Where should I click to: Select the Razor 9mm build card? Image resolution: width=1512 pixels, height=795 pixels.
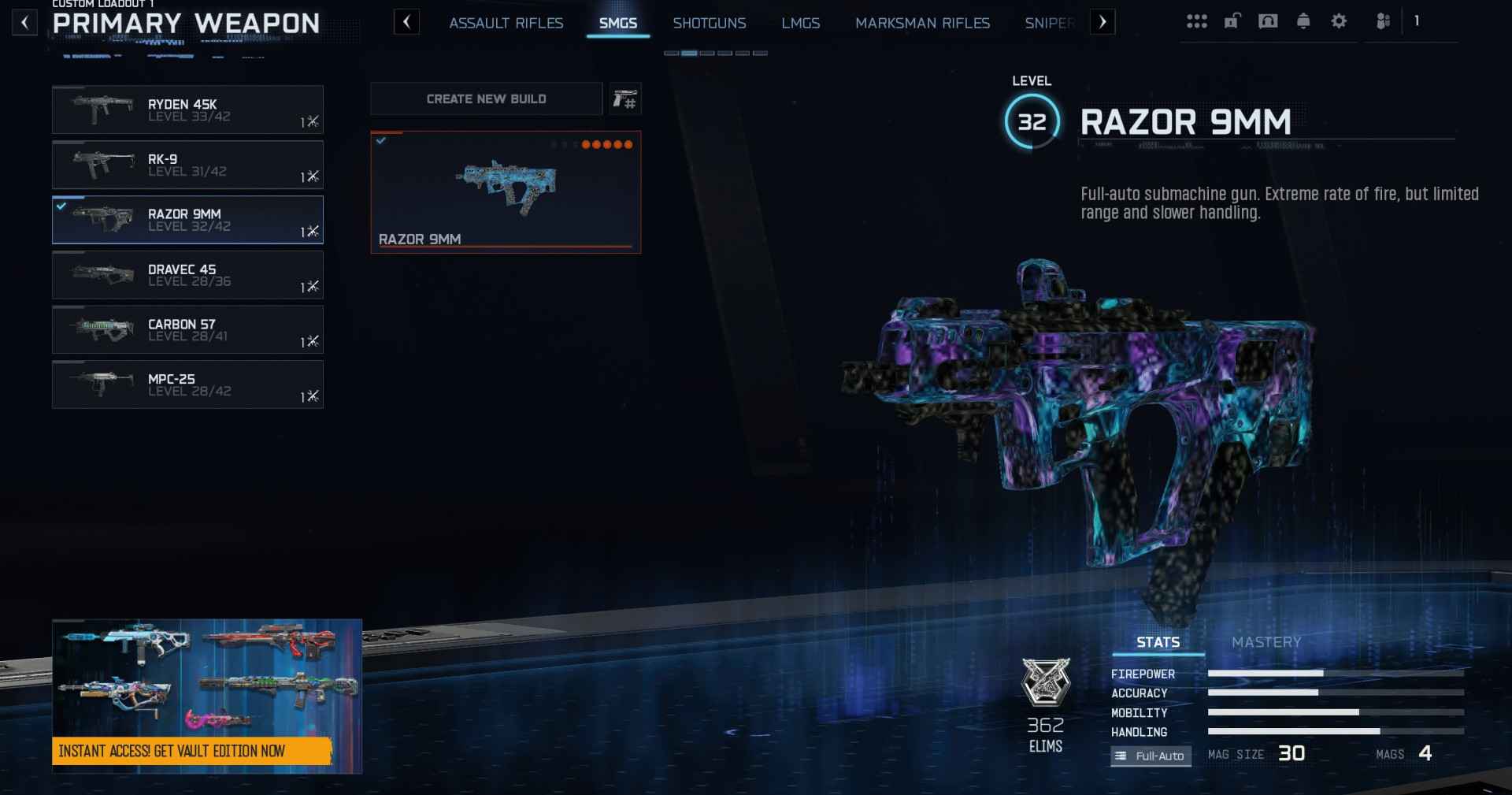coord(506,192)
